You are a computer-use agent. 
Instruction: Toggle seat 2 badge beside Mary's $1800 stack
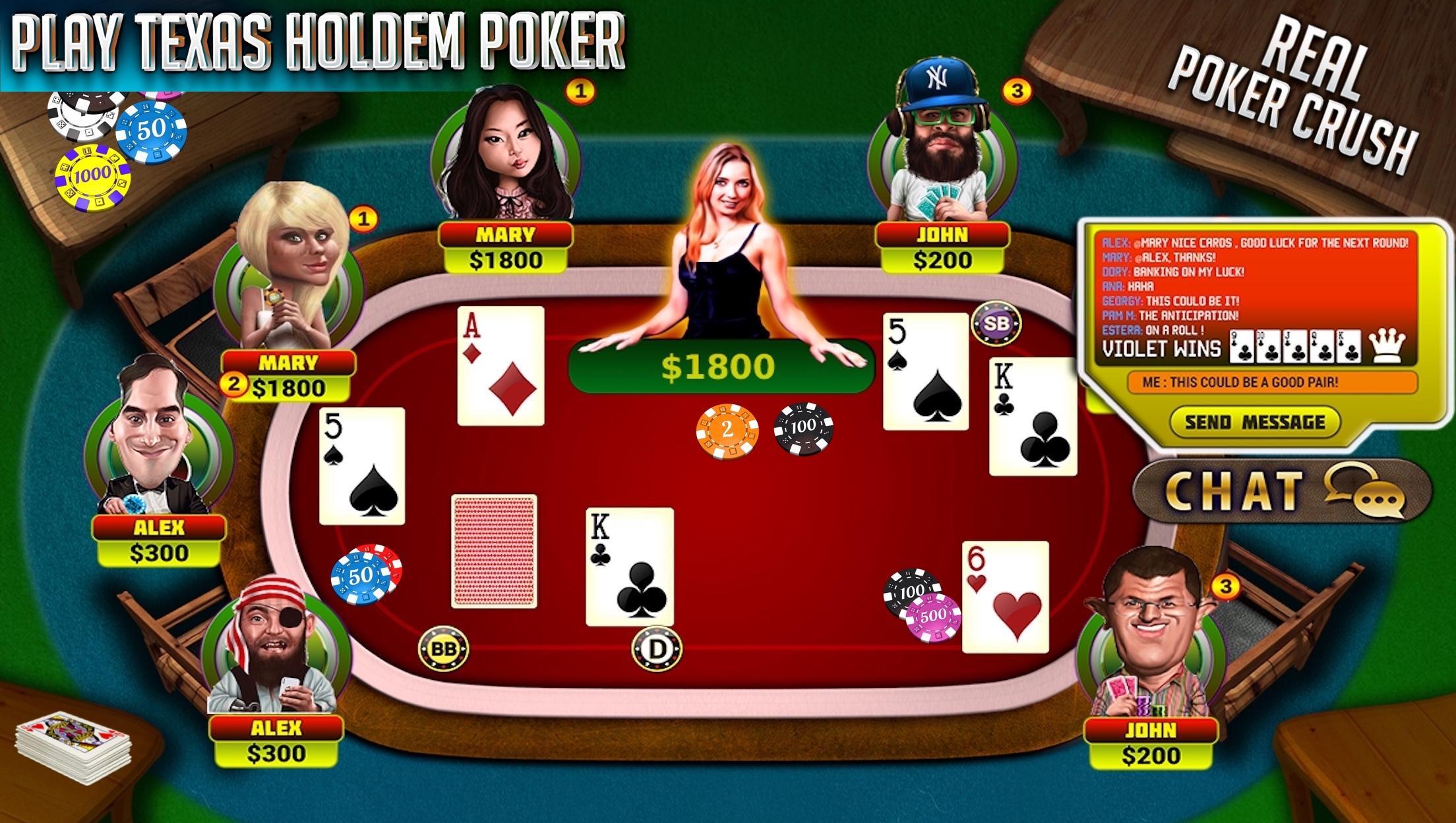[234, 383]
